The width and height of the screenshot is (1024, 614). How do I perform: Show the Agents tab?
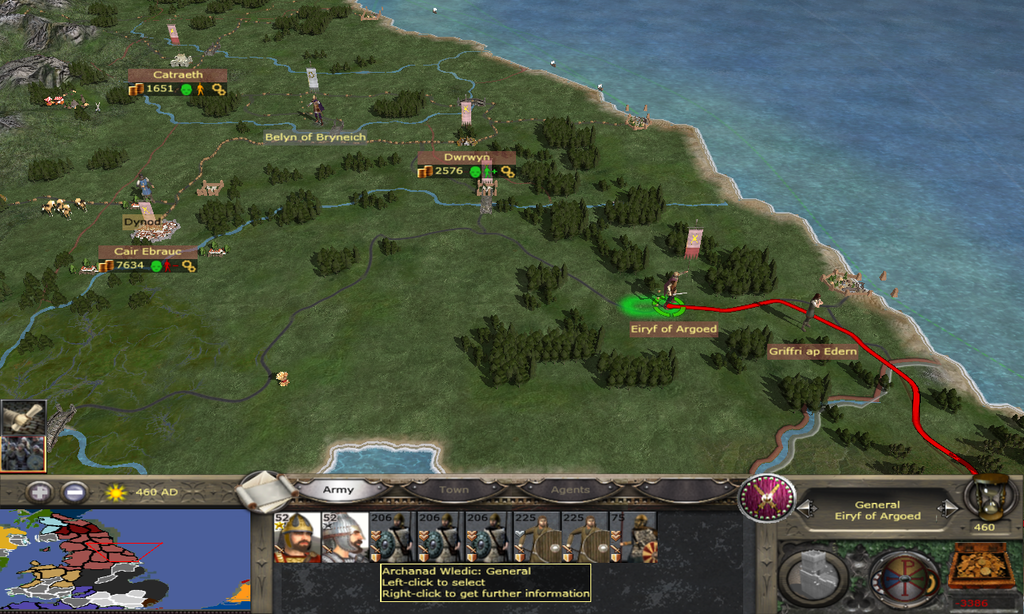click(x=569, y=491)
